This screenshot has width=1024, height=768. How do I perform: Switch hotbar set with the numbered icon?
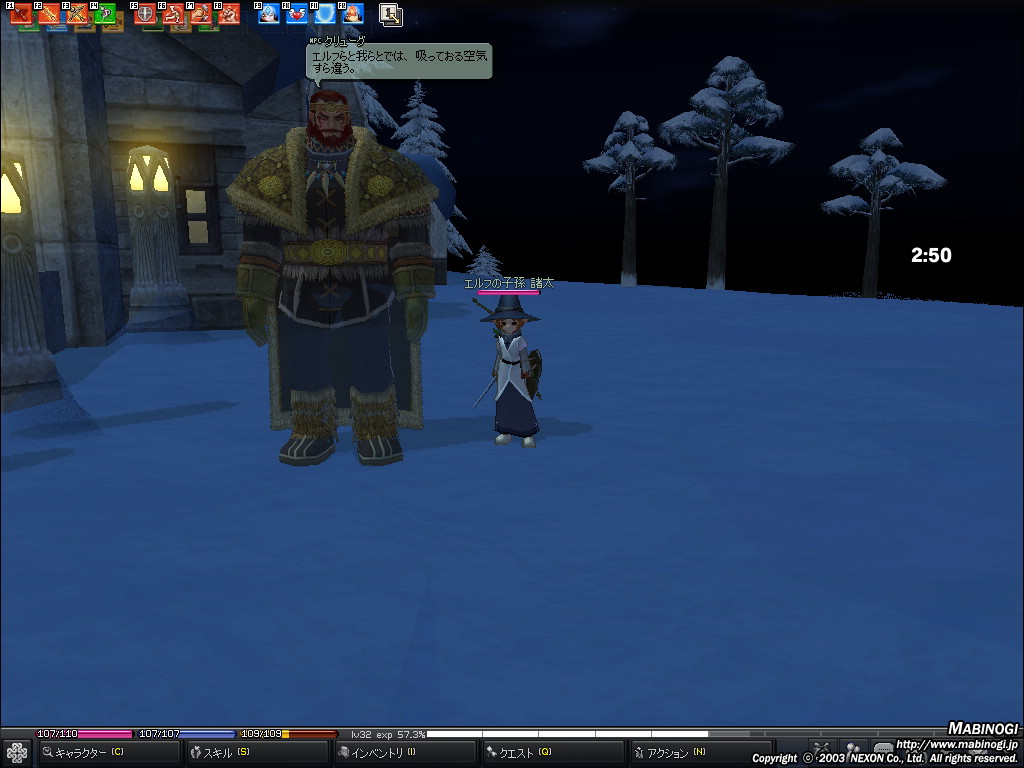tap(391, 15)
